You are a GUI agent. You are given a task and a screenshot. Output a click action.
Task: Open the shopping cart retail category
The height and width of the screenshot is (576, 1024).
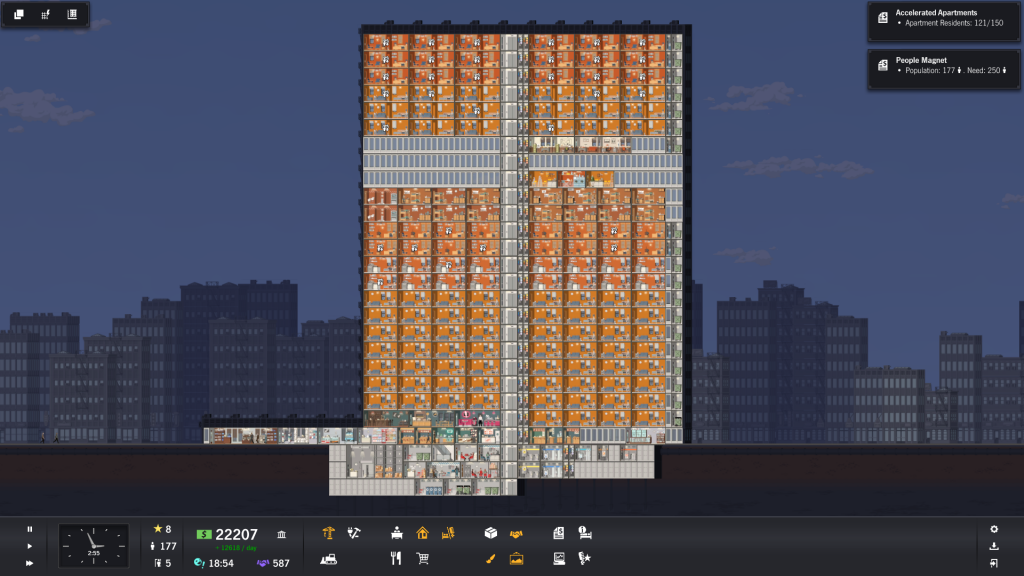[x=422, y=559]
